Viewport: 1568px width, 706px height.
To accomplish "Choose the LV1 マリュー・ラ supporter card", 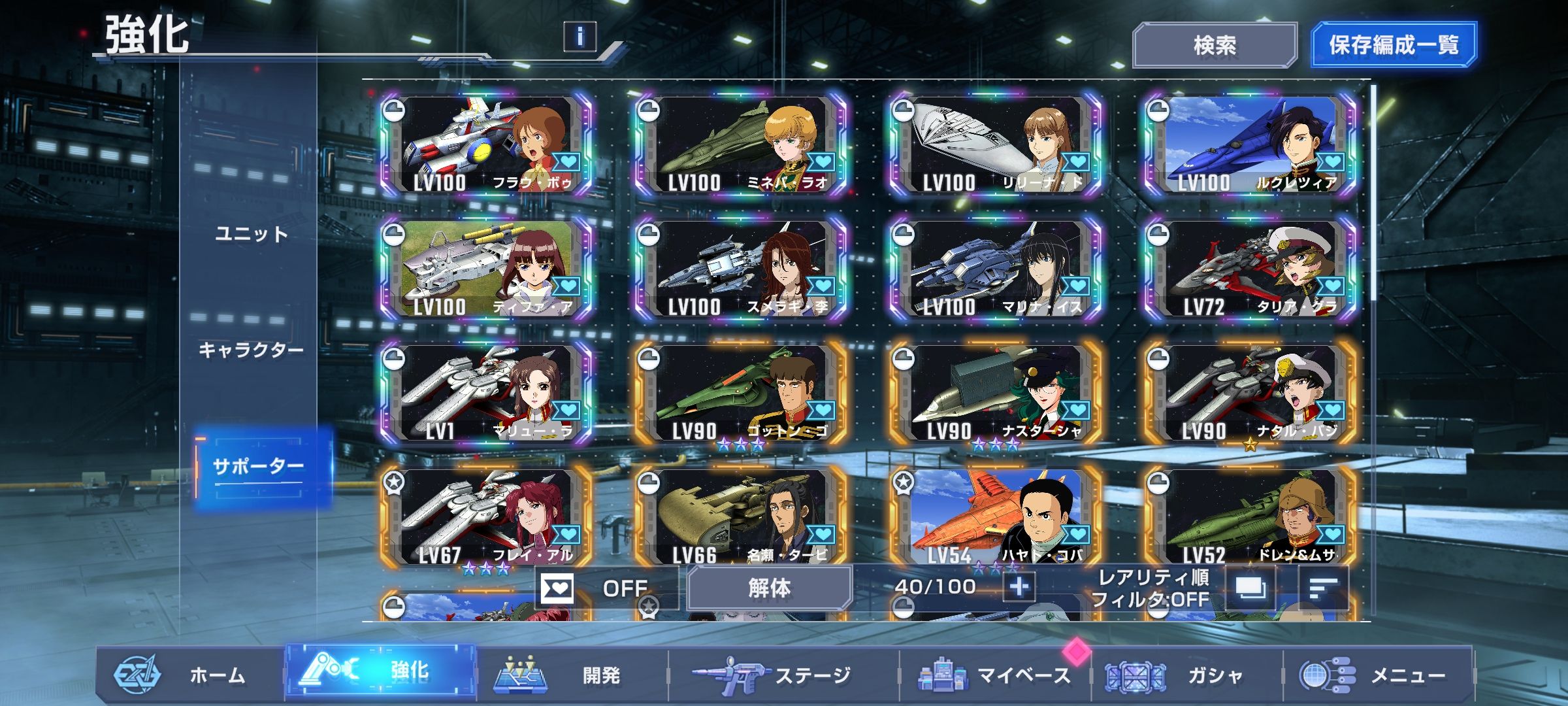I will 487,394.
